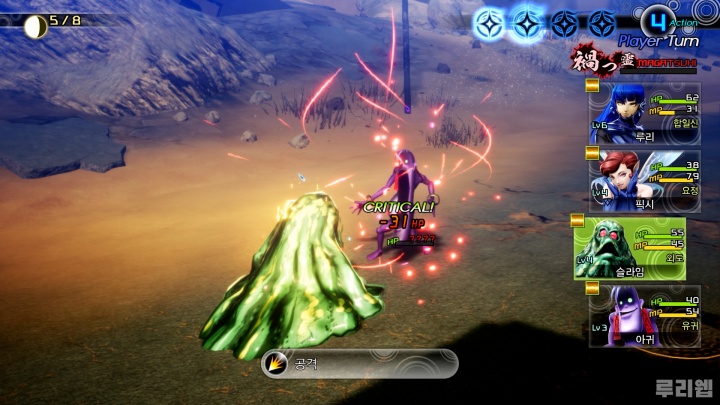Select the 아귀 party member panel

click(x=637, y=315)
